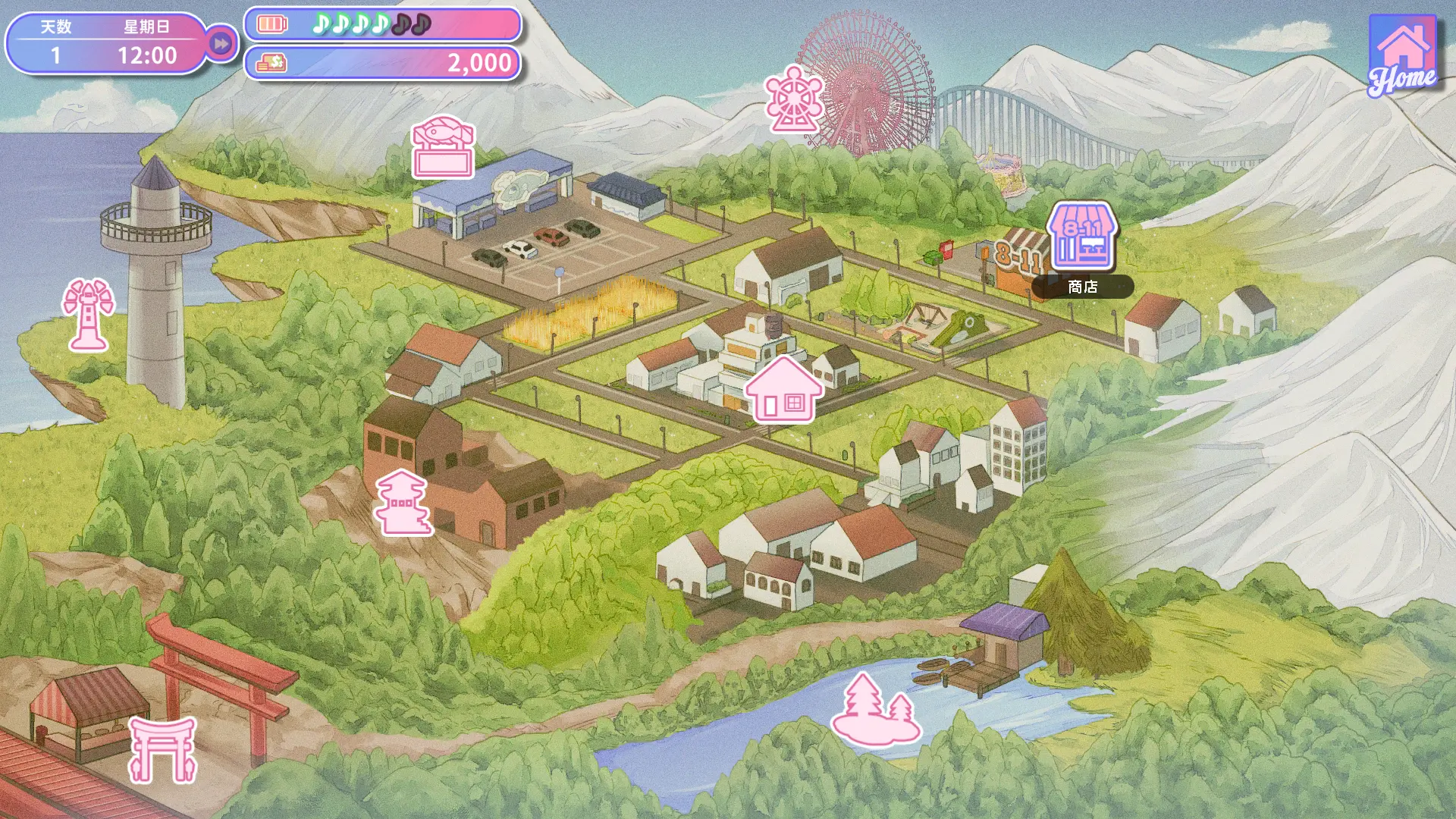Travel to the torii gate shrine marker
1456x819 pixels.
pyautogui.click(x=163, y=749)
